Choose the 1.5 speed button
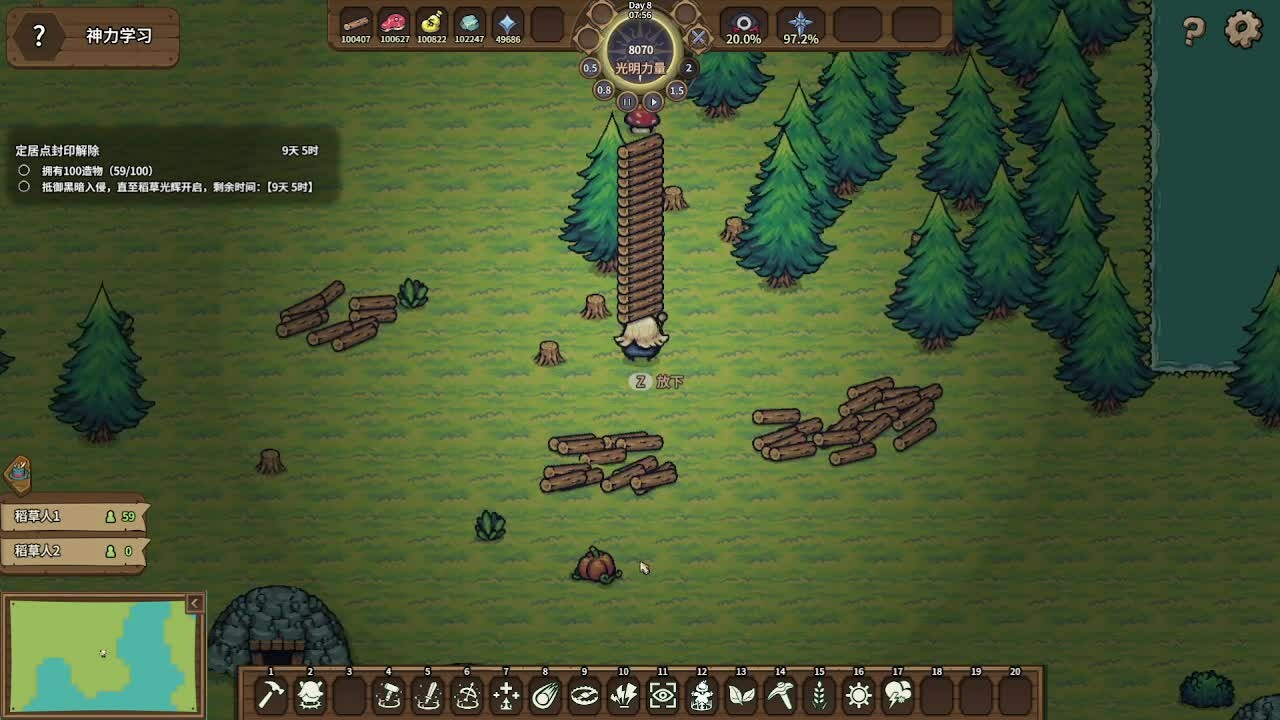The image size is (1280, 720). [x=677, y=90]
